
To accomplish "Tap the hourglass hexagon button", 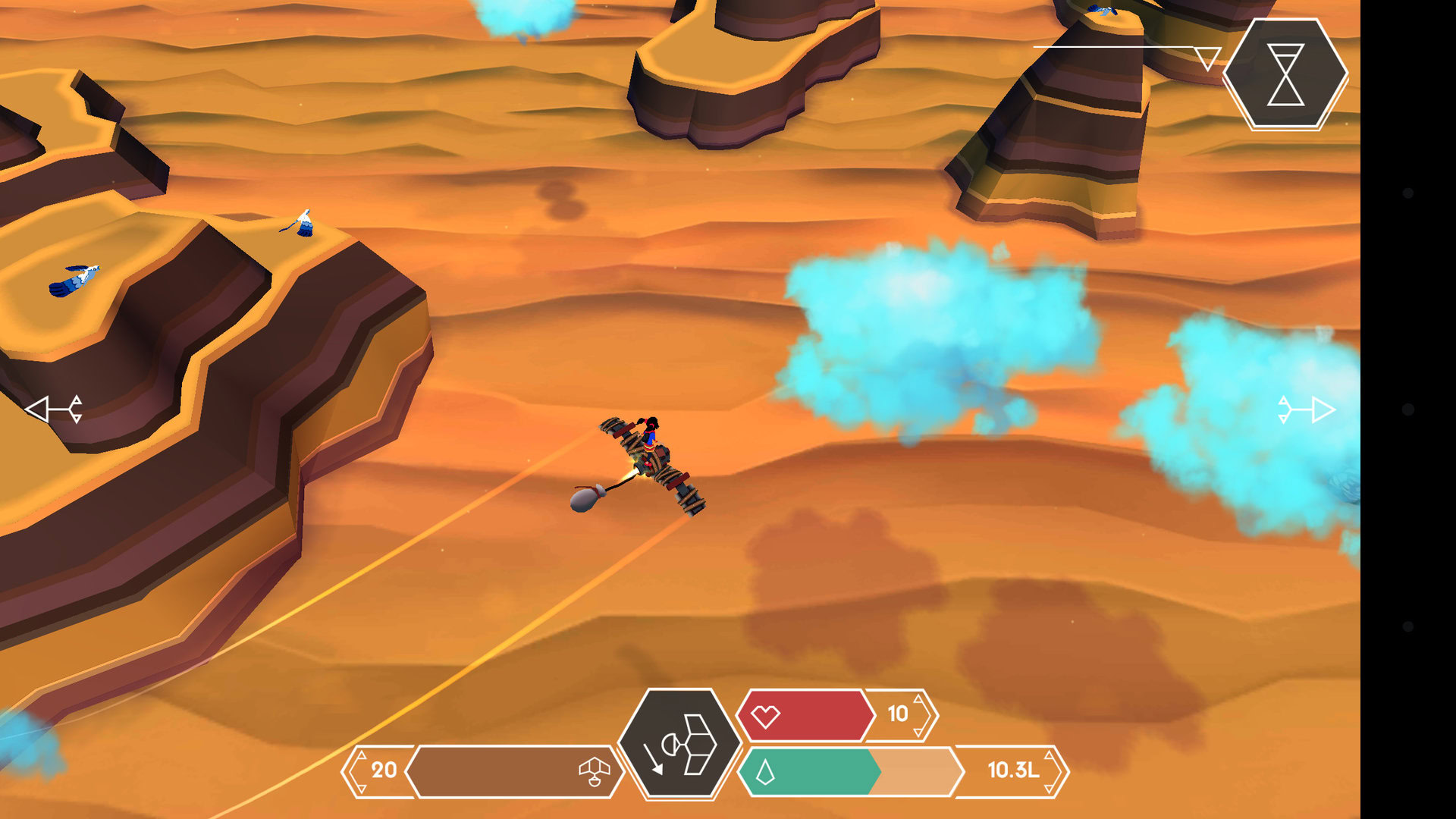I will click(1285, 74).
